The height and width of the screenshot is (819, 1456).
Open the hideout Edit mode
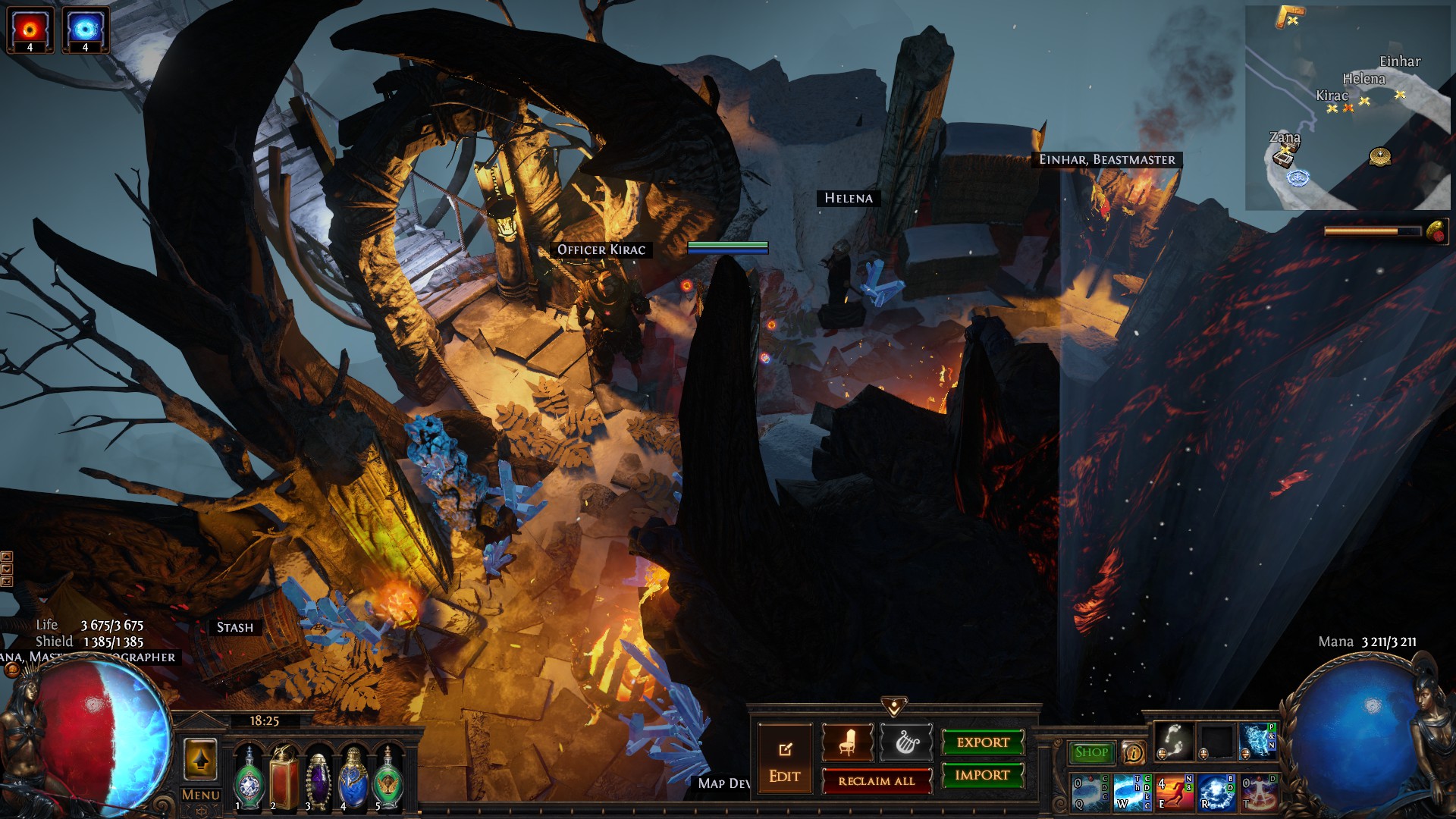tap(785, 761)
